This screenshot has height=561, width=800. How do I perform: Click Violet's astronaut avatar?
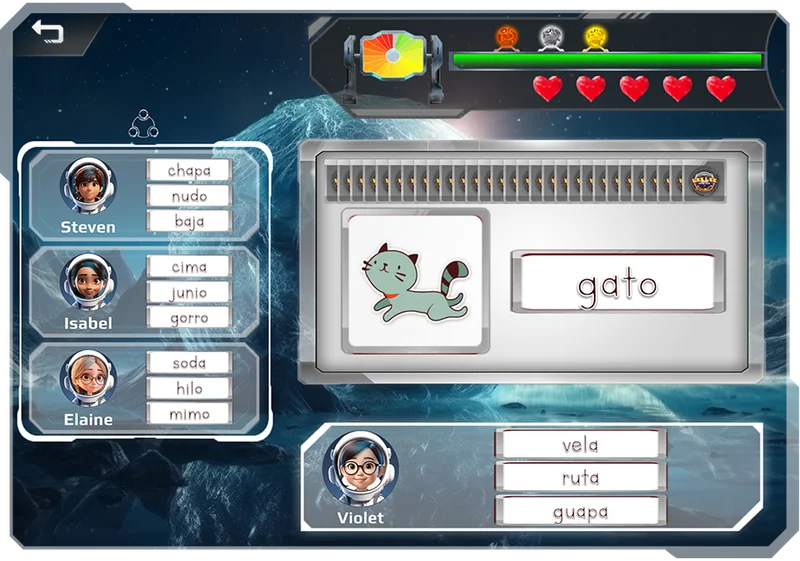(x=360, y=468)
